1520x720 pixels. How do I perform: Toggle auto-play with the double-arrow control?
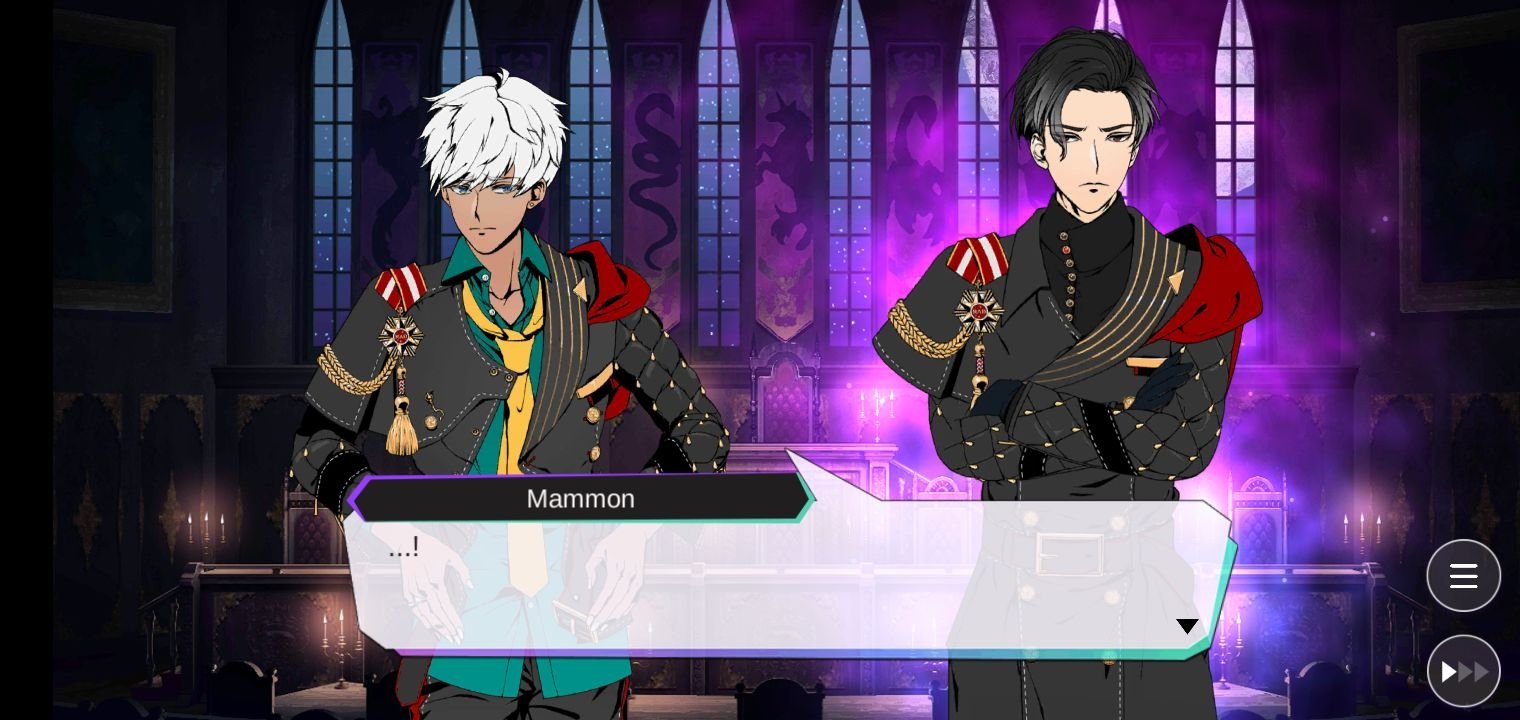coord(1463,670)
